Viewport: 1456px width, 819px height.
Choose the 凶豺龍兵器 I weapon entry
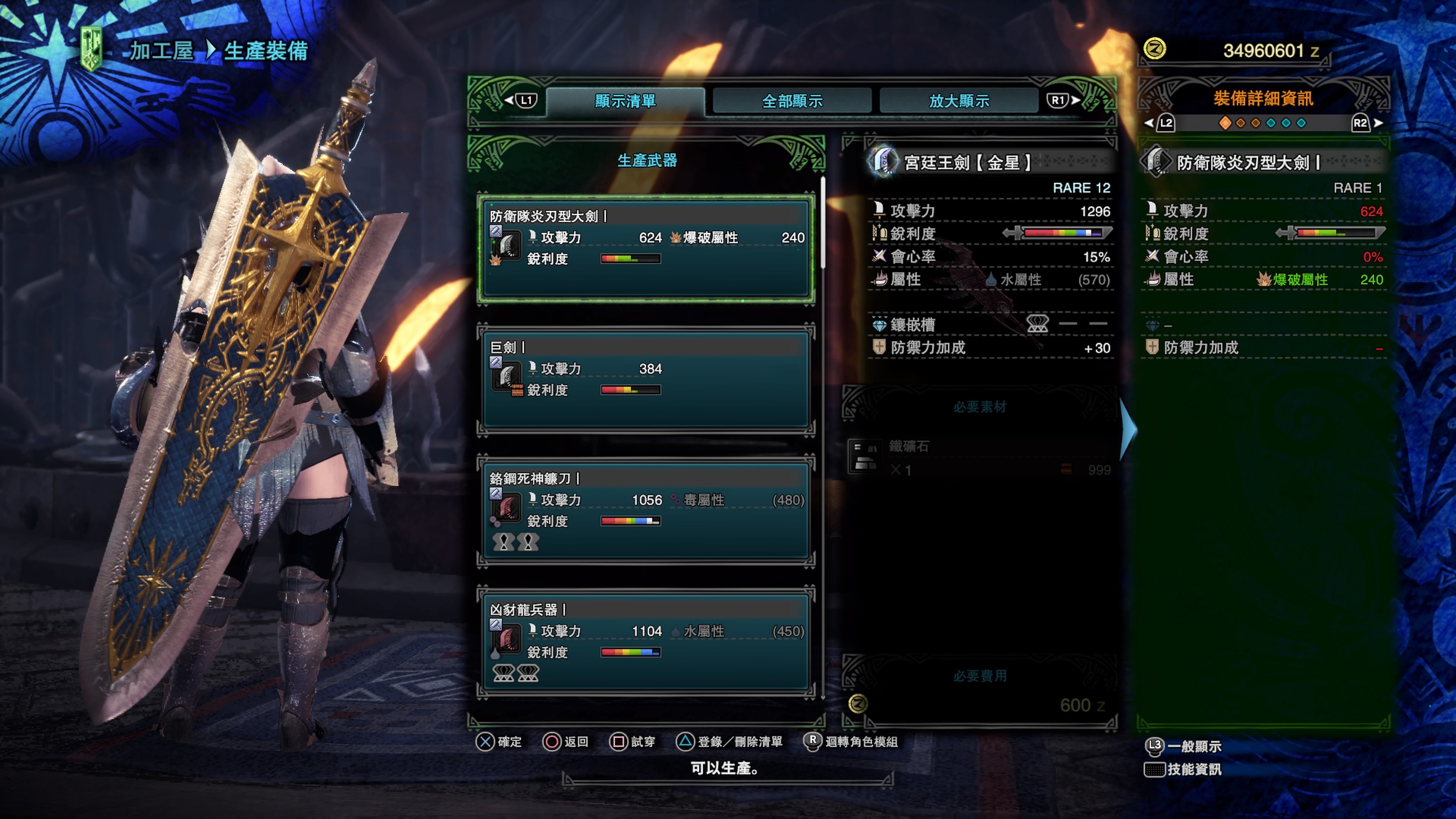point(645,641)
